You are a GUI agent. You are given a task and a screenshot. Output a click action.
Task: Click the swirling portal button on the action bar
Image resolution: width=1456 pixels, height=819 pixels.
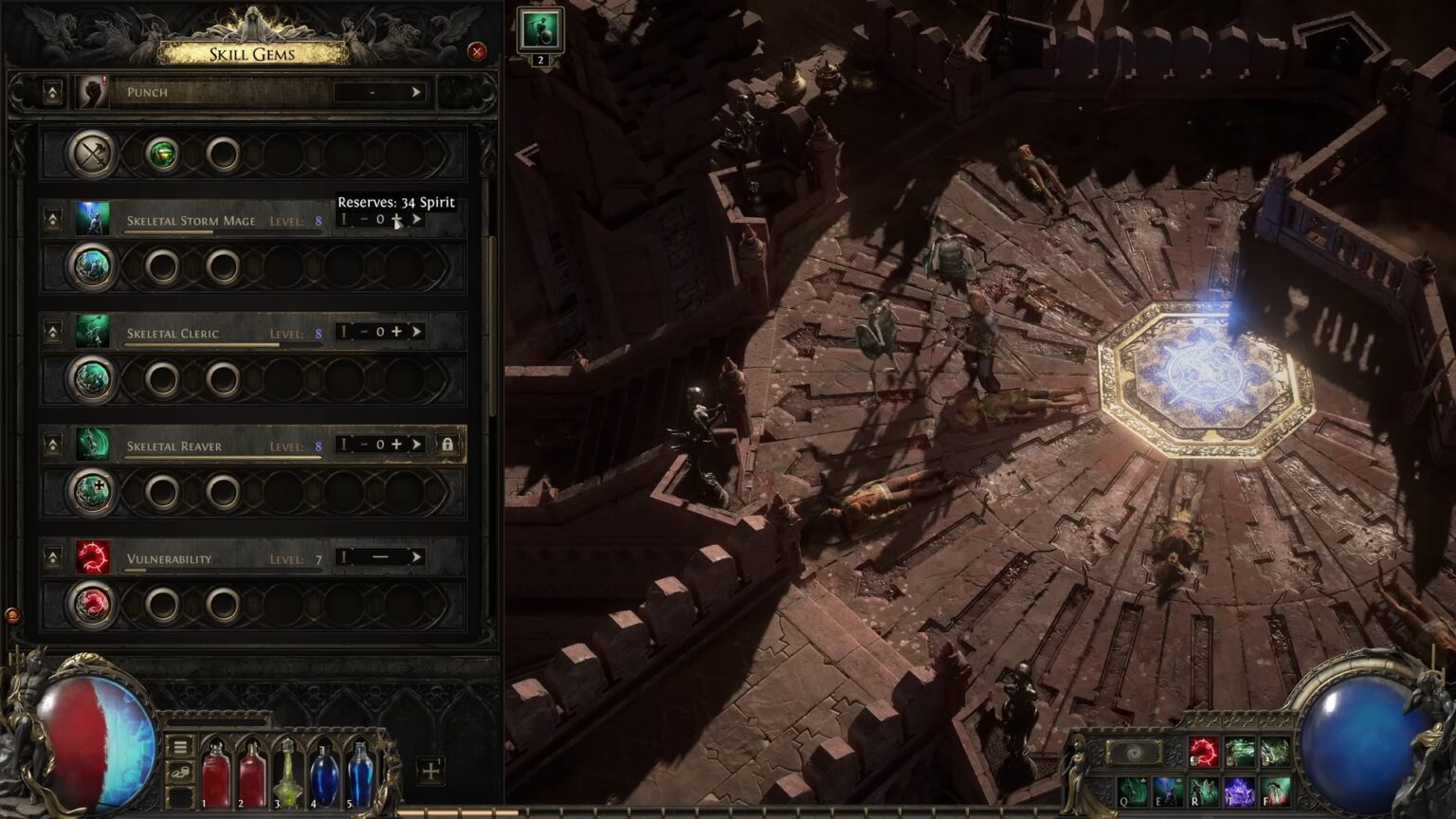click(1134, 751)
